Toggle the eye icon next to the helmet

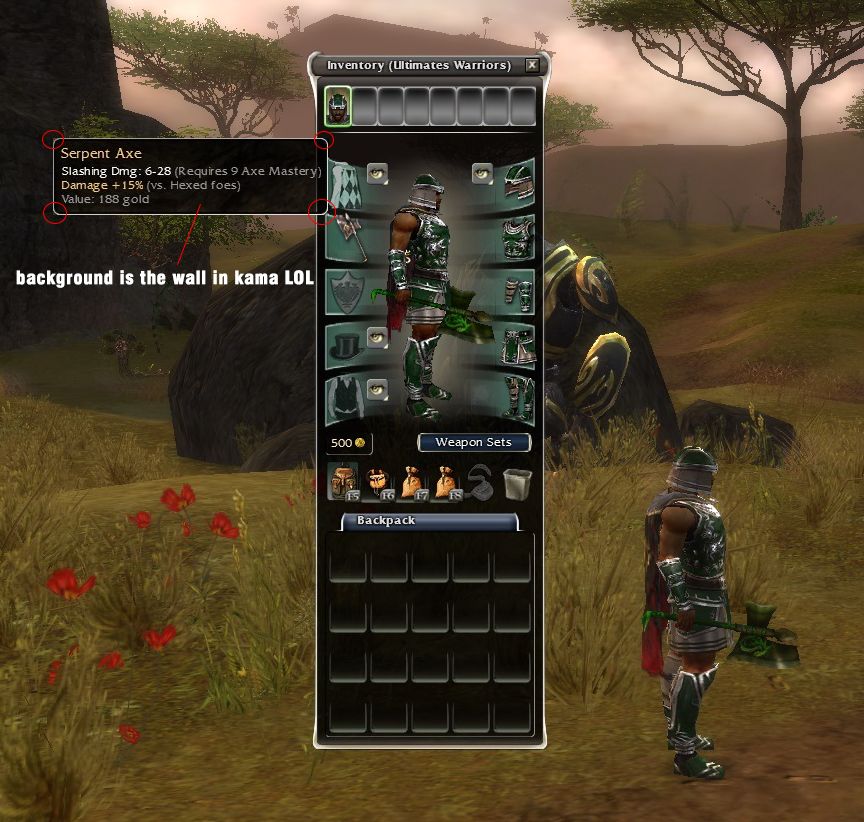[483, 172]
